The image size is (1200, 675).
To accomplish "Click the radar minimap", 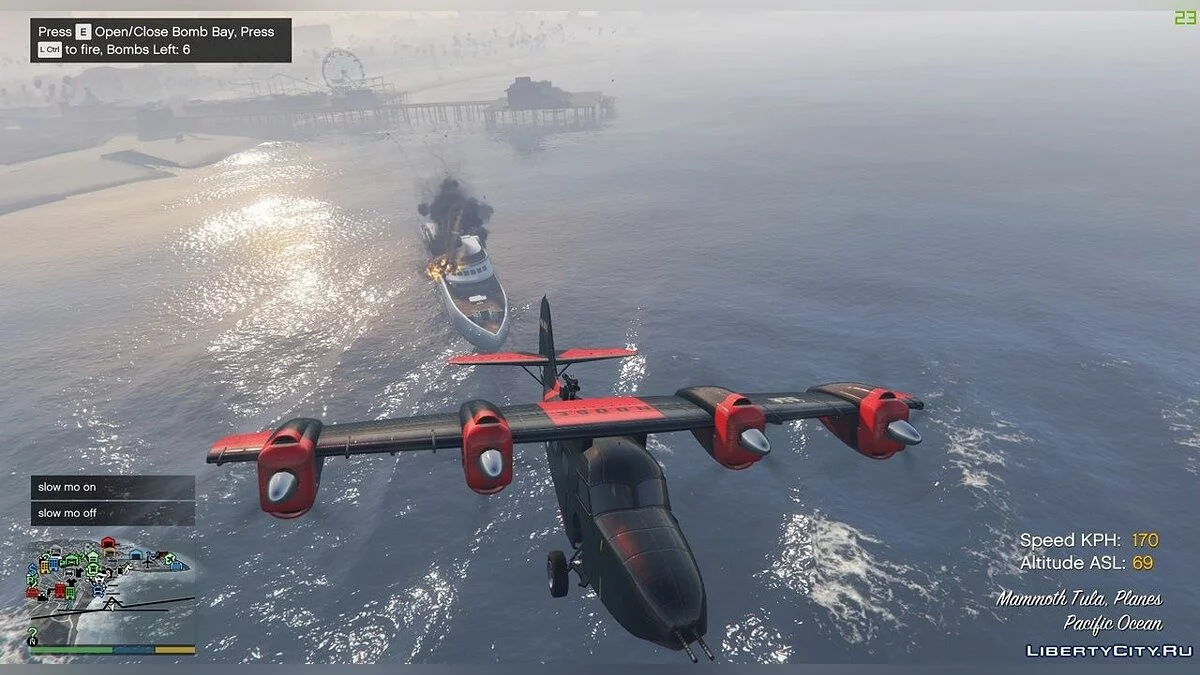I will pyautogui.click(x=112, y=590).
